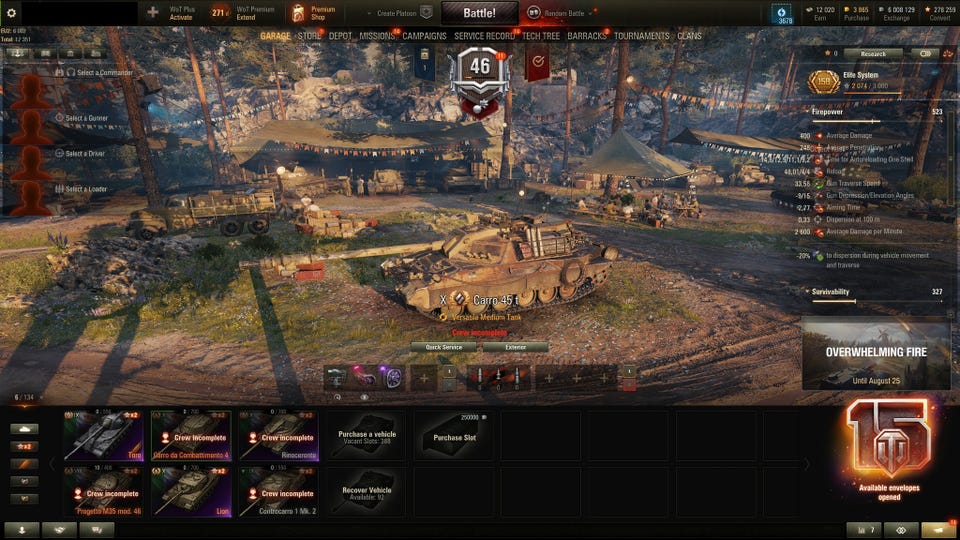Choose the Select a Loader crew slot

point(86,189)
